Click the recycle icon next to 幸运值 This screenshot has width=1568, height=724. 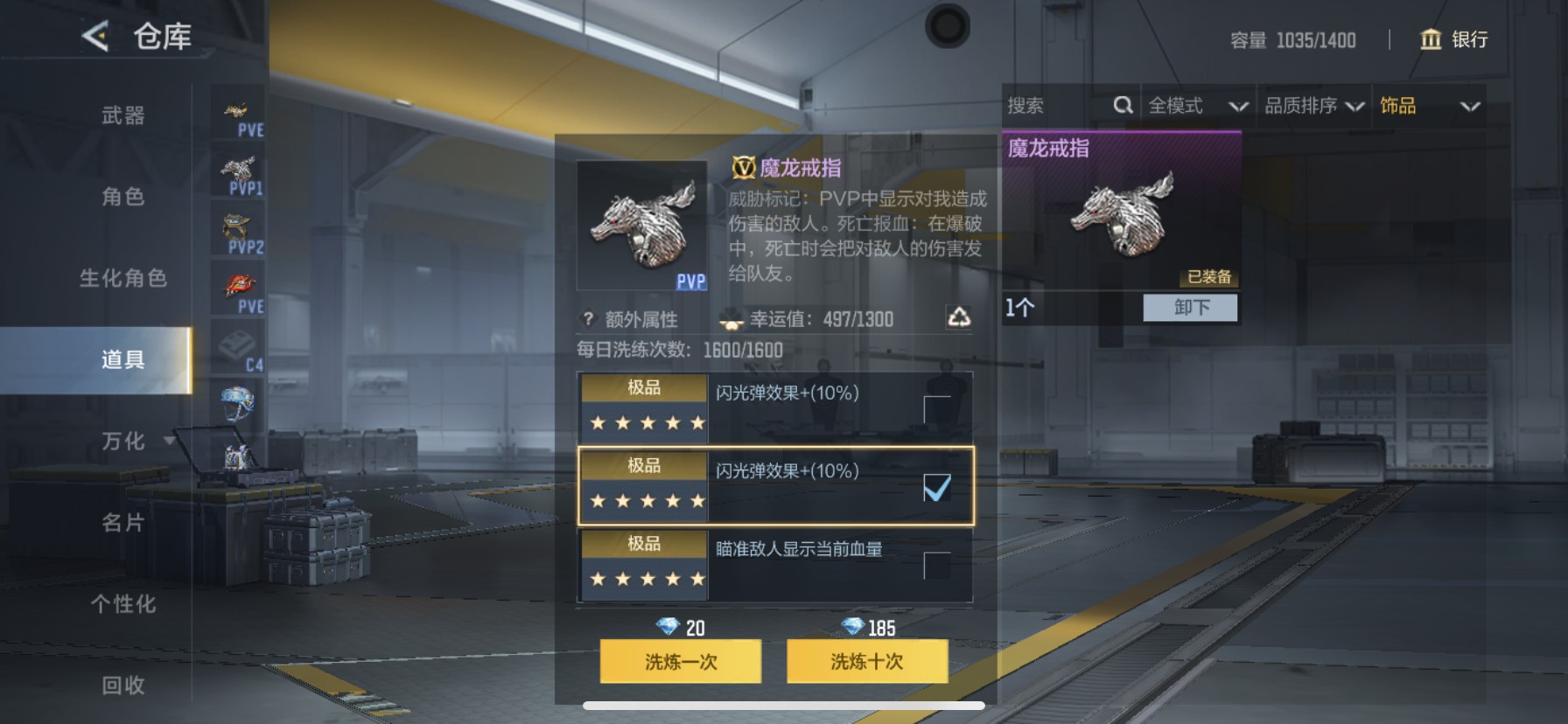click(959, 319)
